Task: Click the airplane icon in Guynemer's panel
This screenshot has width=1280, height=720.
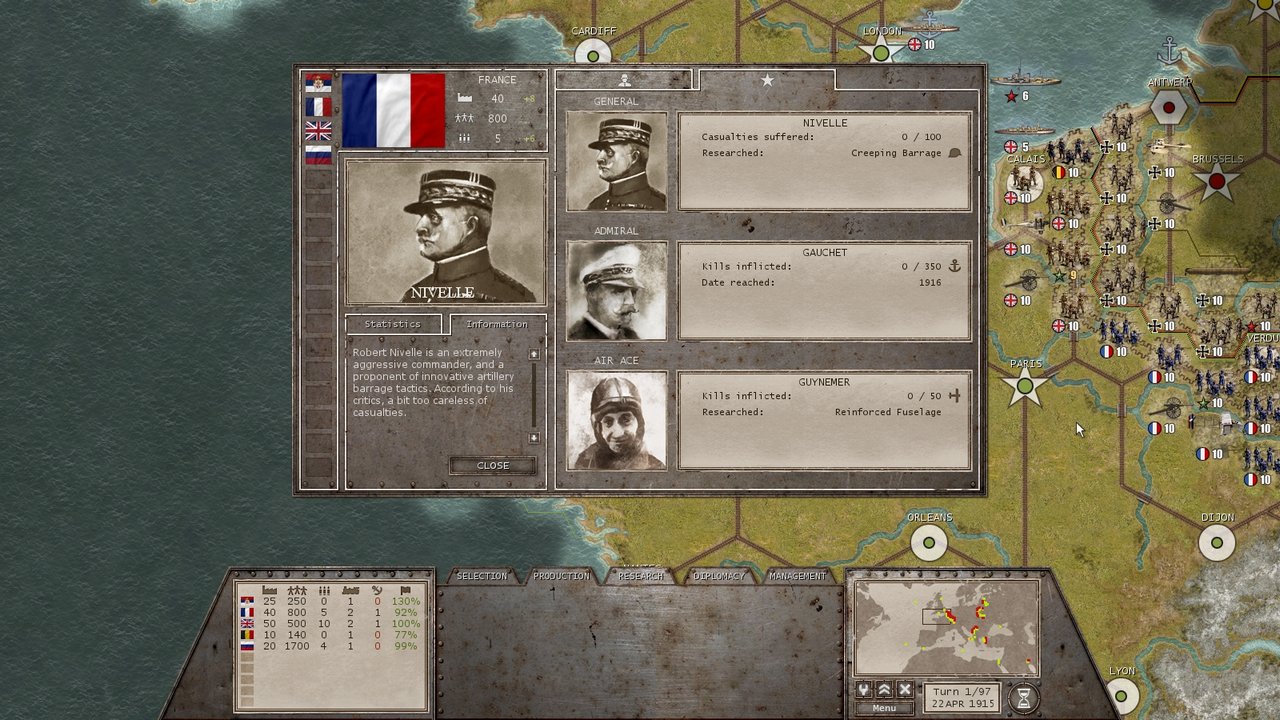Action: (x=954, y=396)
